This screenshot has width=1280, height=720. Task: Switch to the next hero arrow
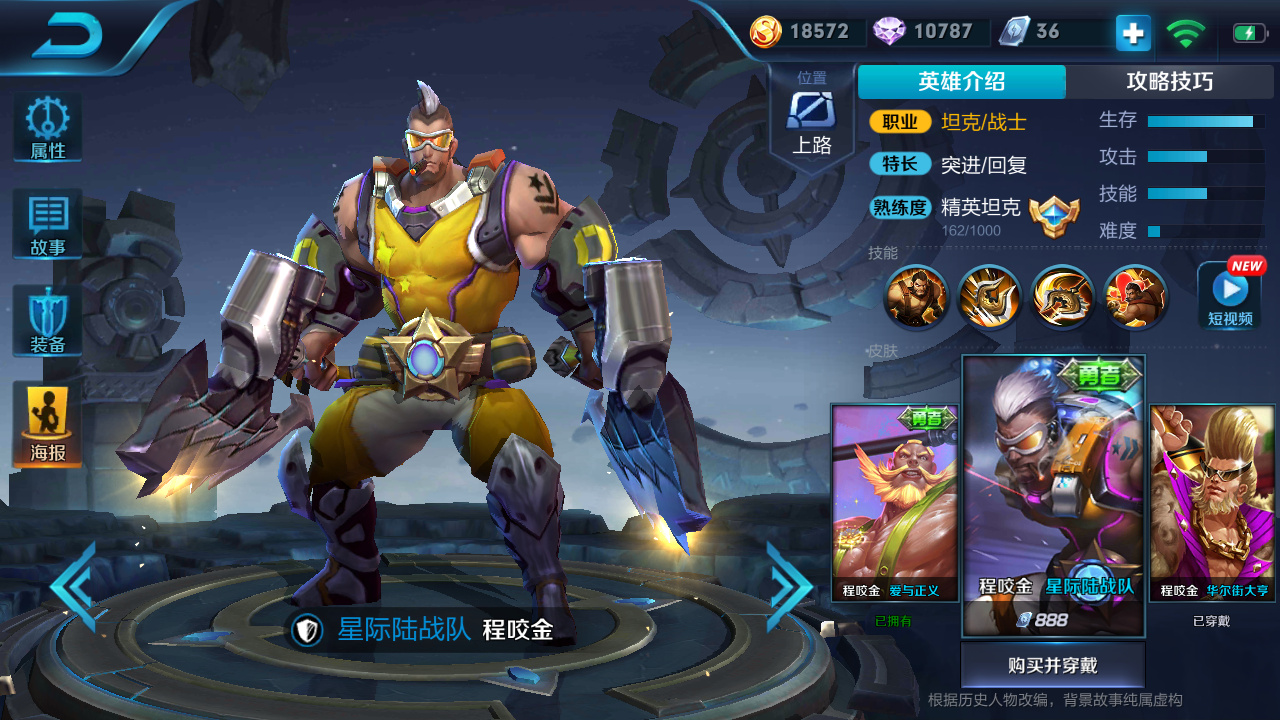(x=788, y=586)
